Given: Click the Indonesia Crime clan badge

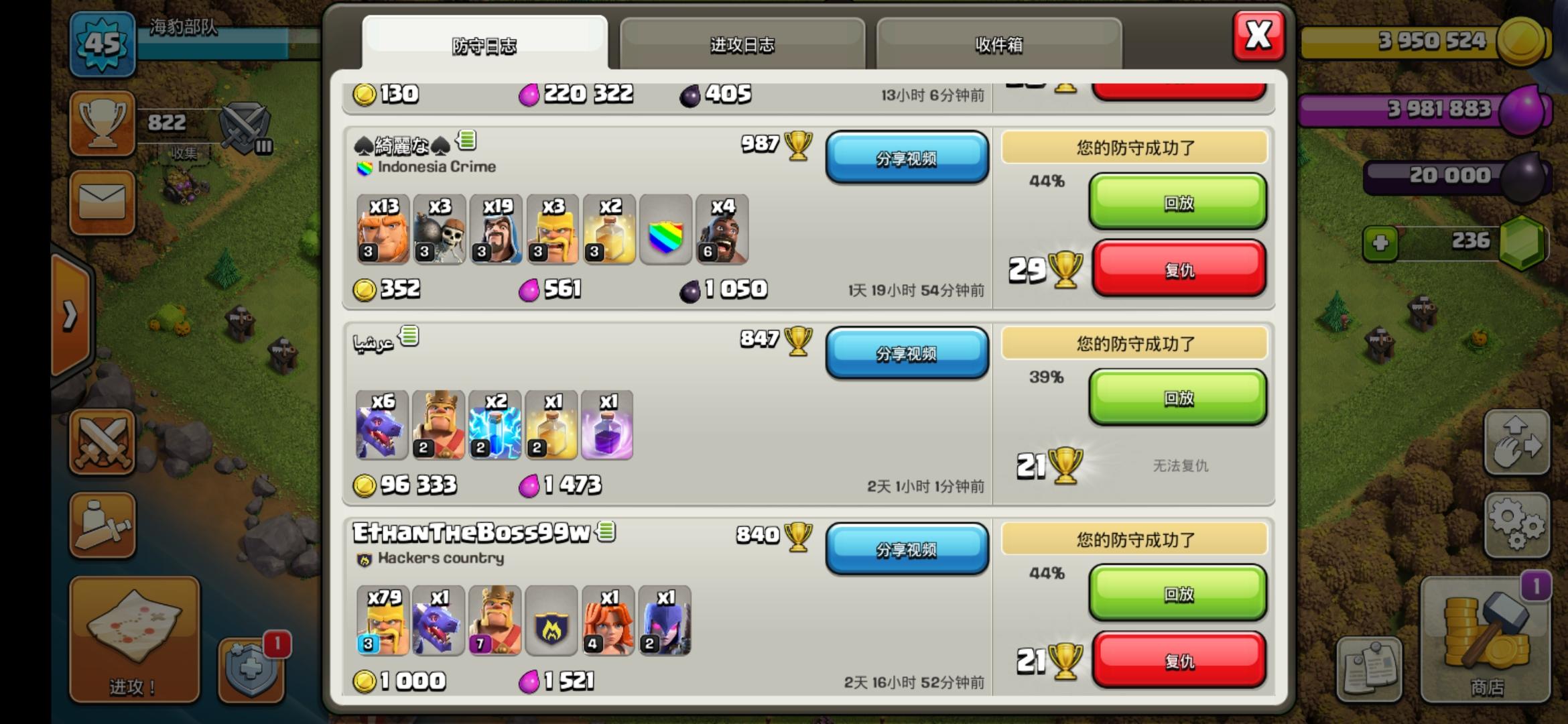Looking at the screenshot, I should tap(365, 167).
